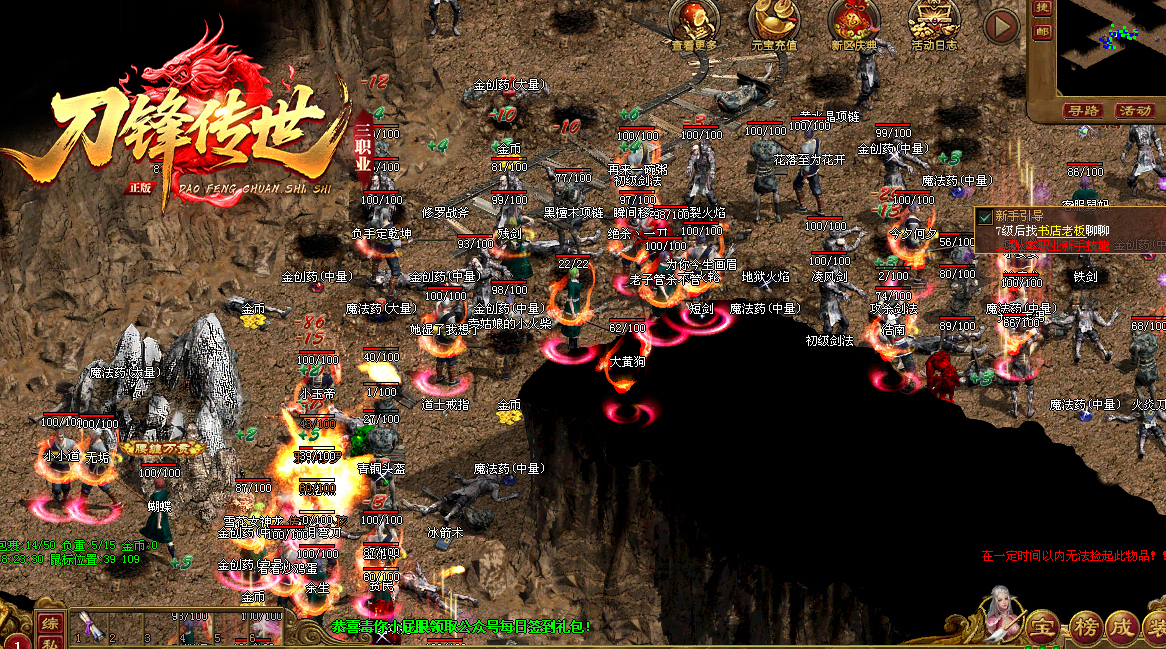The image size is (1166, 649).
Task: Open the 活动日志 activity log
Action: [x=933, y=23]
